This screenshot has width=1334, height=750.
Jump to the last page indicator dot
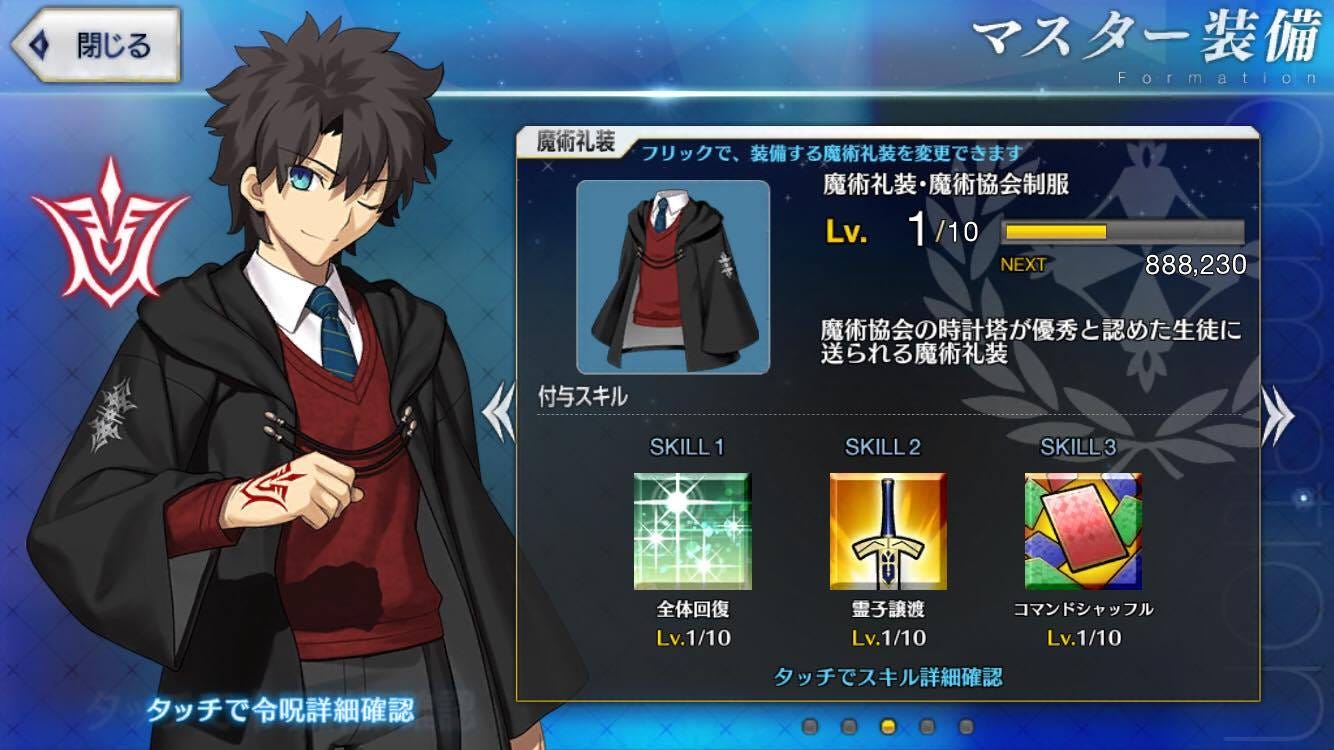click(x=965, y=726)
